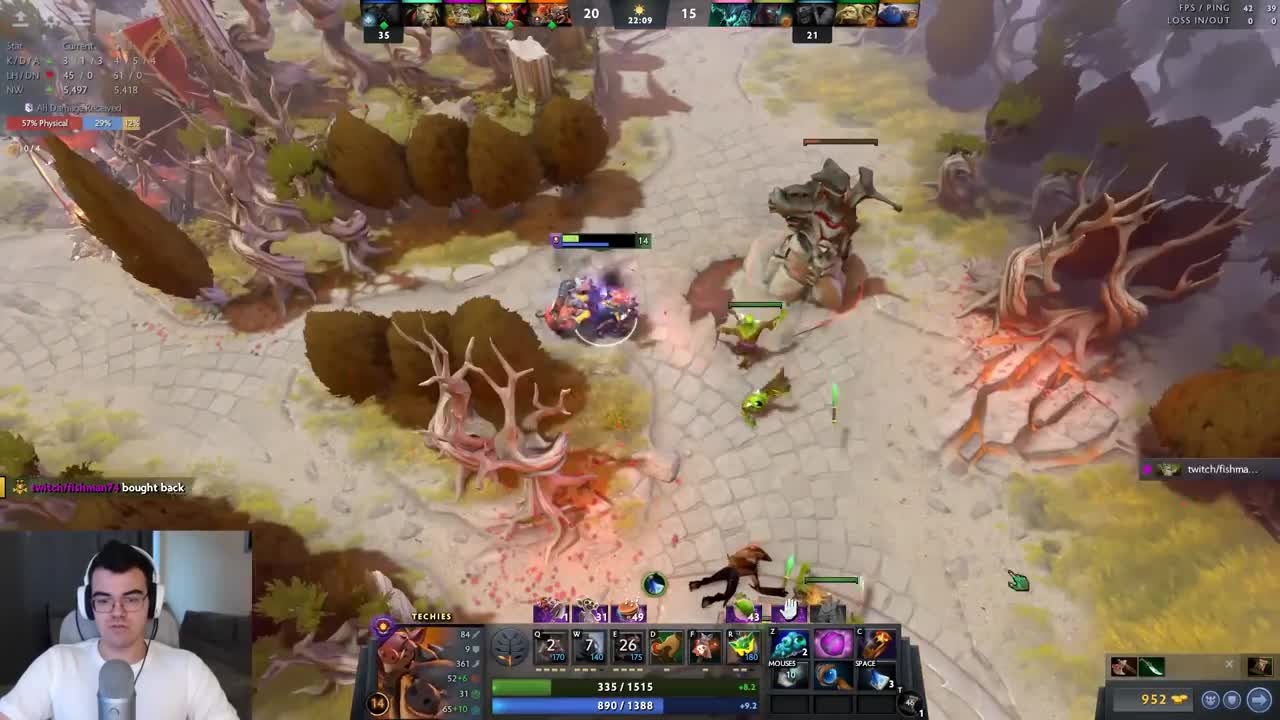Viewport: 1280px width, 720px height.
Task: Cast the R ultimate with green goblin
Action: pos(743,647)
